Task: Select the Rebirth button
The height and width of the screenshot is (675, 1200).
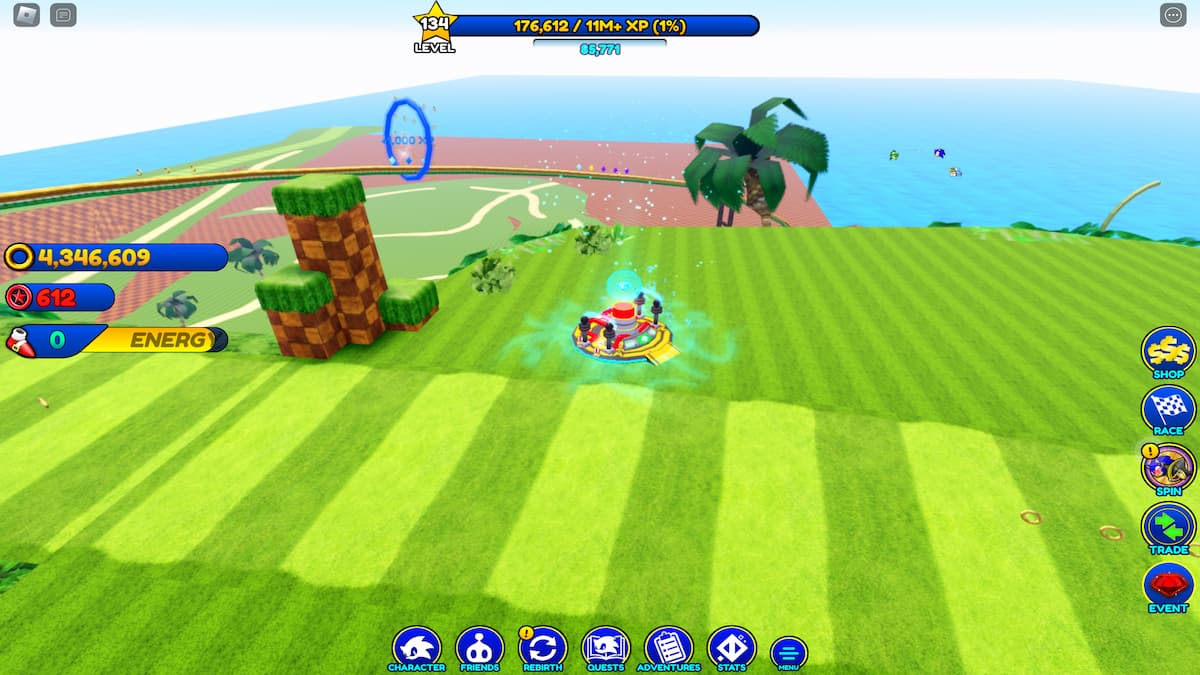Action: point(542,648)
